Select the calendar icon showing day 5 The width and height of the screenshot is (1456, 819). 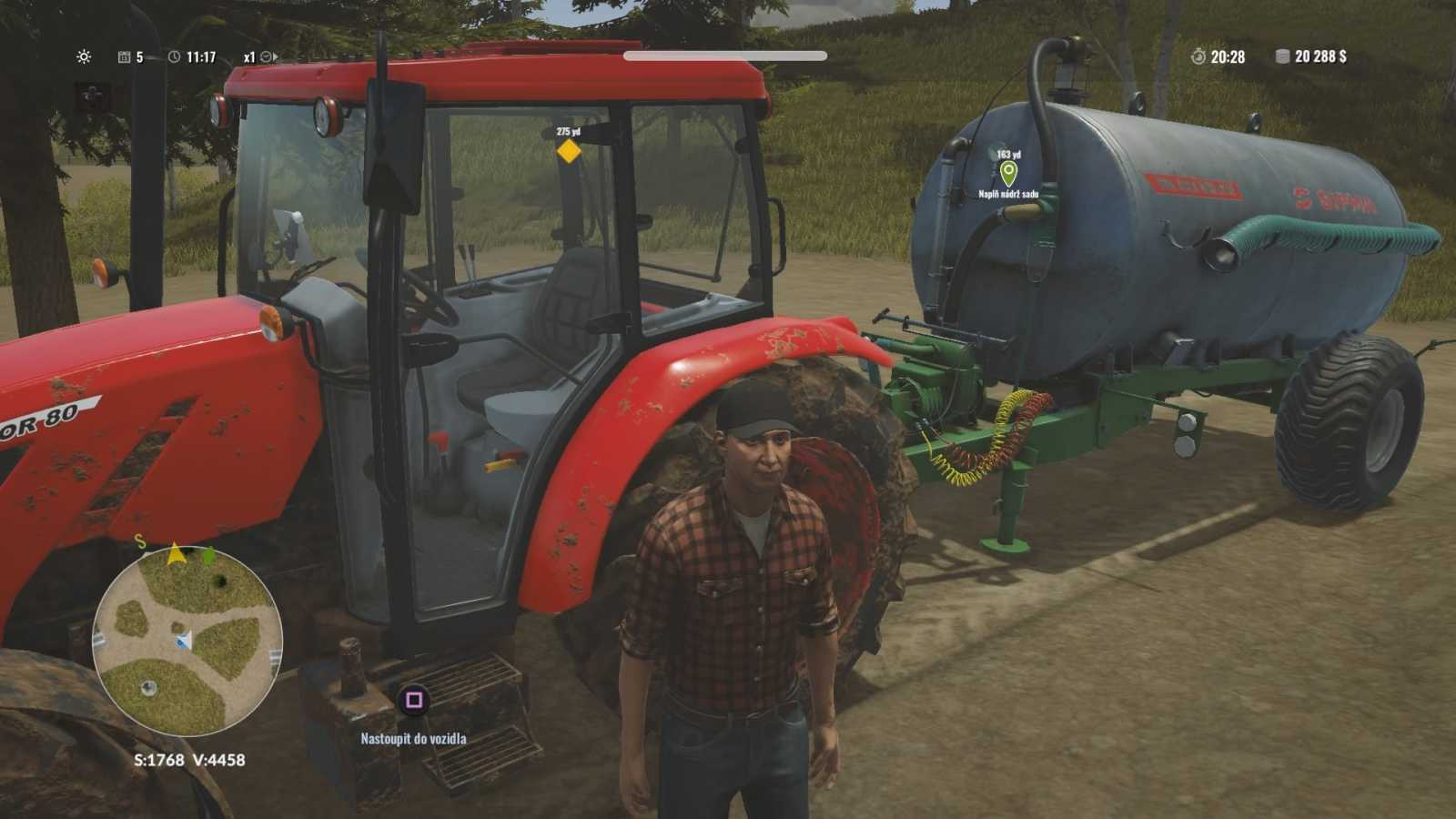point(124,56)
